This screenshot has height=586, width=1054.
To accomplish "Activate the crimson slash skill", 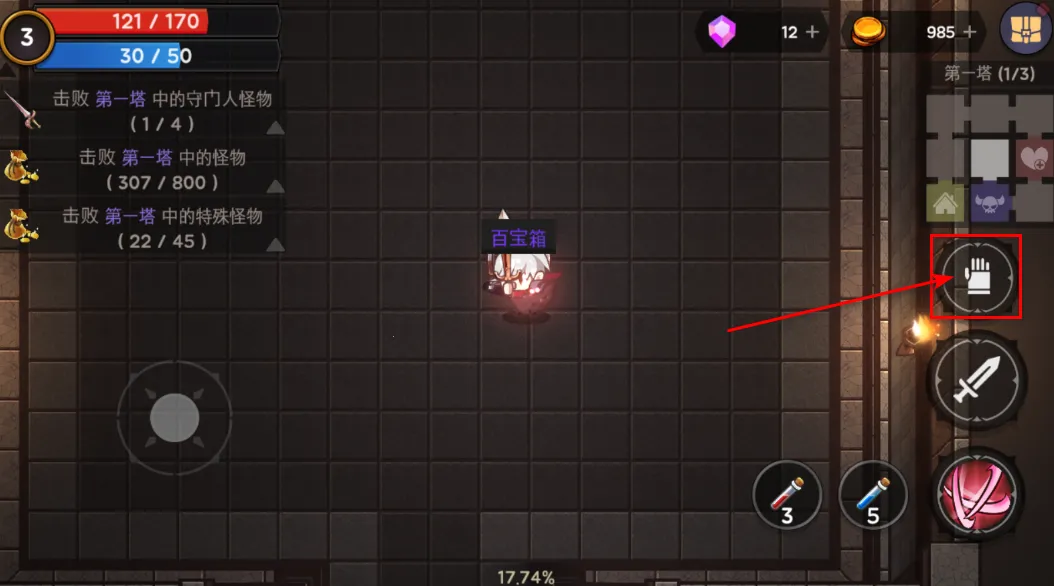I will 975,493.
